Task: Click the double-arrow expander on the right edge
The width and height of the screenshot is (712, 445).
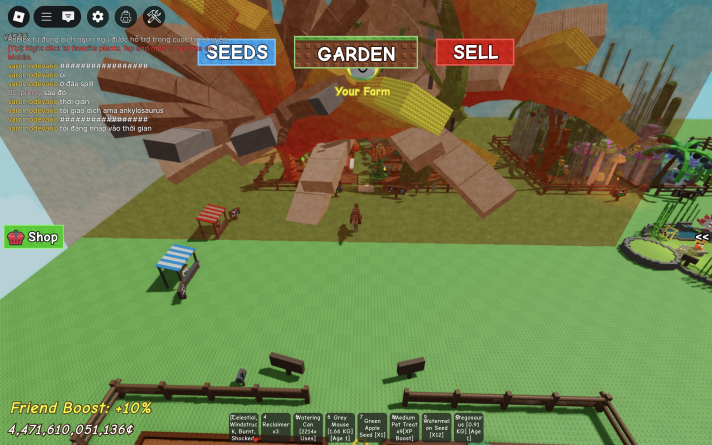Action: 703,237
